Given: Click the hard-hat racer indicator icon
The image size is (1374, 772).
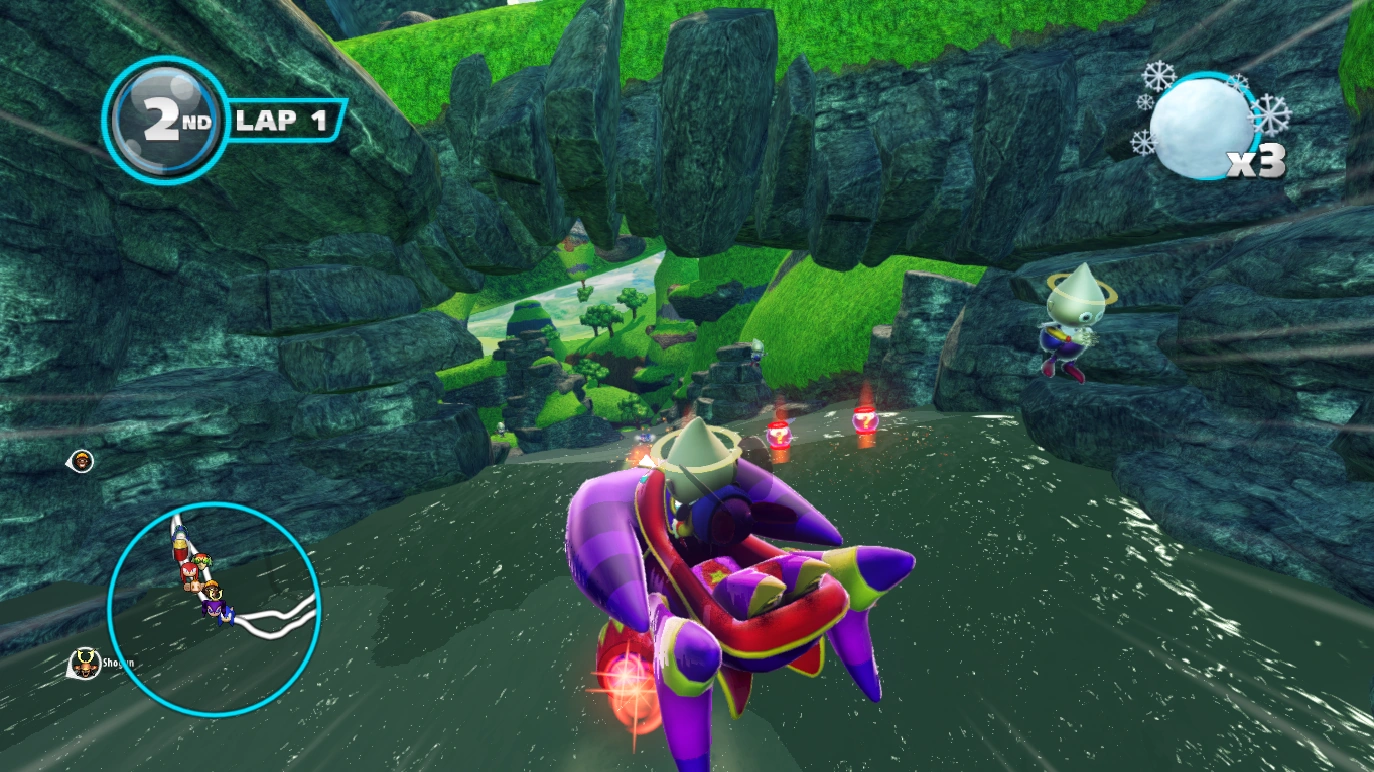Looking at the screenshot, I should [82, 461].
